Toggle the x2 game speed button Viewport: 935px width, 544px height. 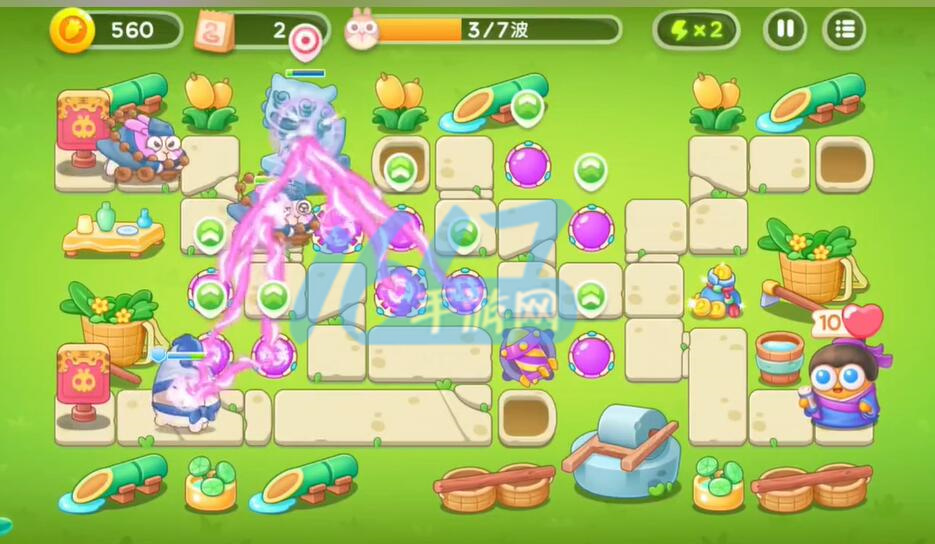pyautogui.click(x=697, y=30)
